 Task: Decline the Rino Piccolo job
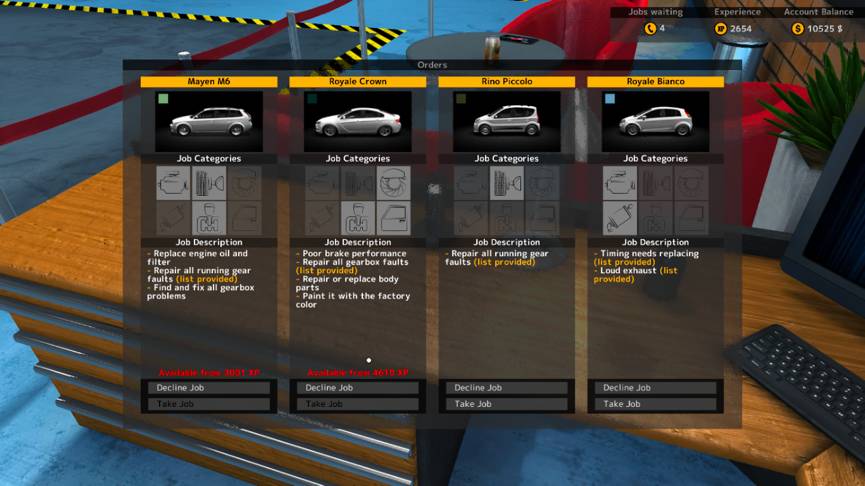pos(507,388)
